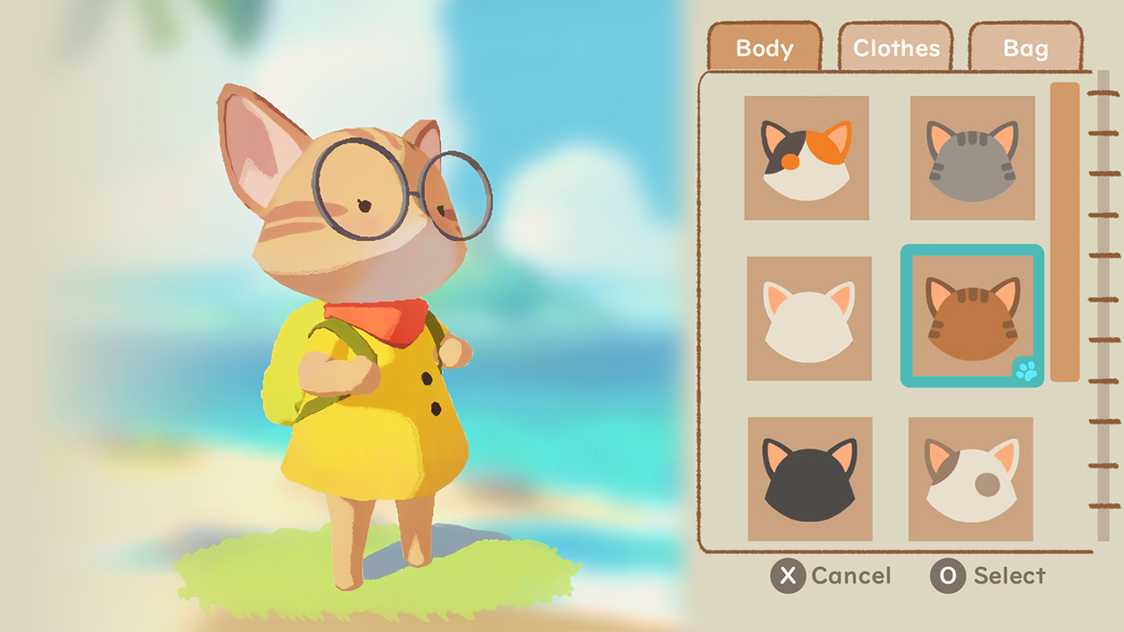Image resolution: width=1124 pixels, height=632 pixels.
Task: Click the body list scrollbar
Action: (1064, 232)
